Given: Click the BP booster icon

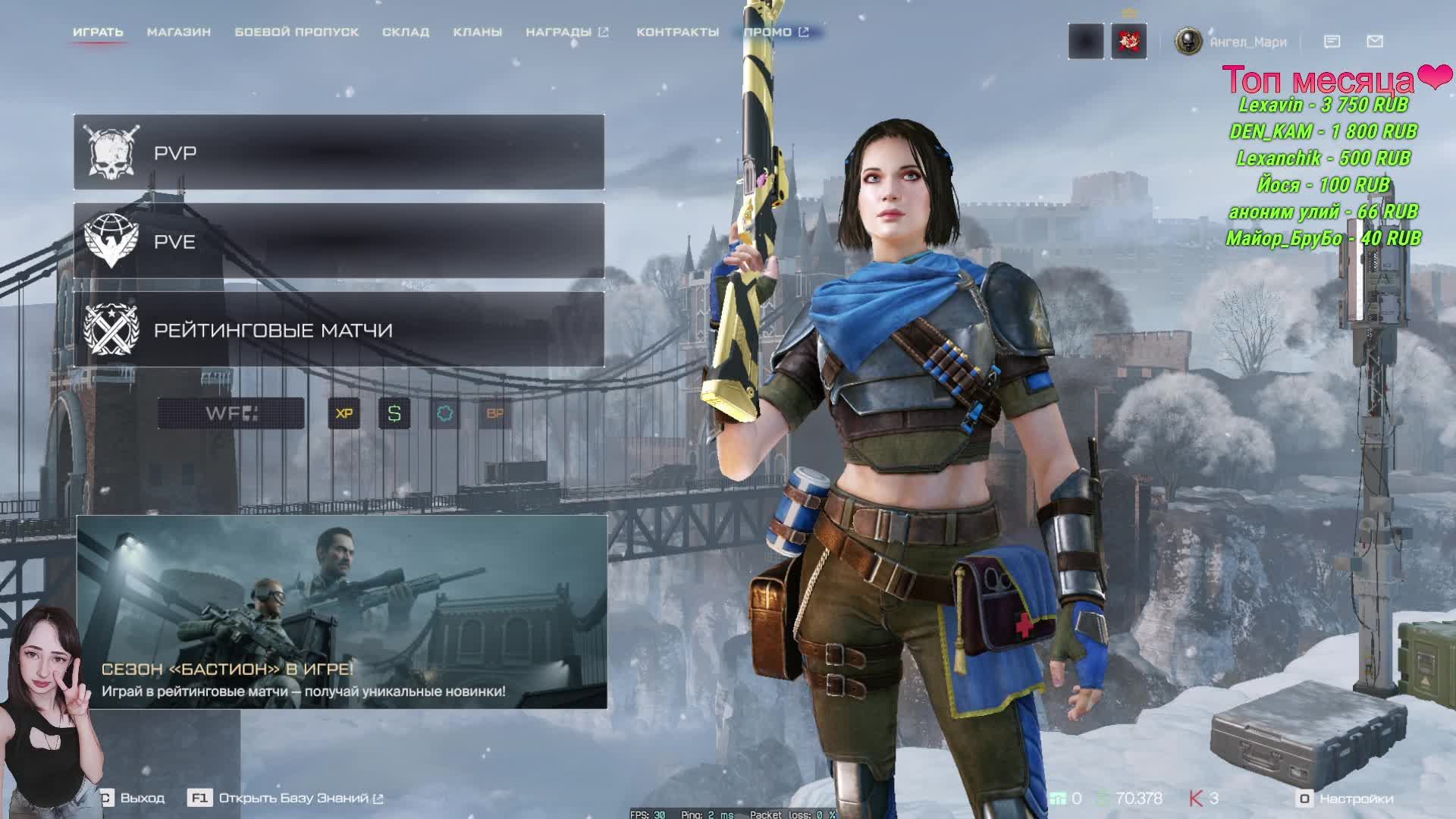Looking at the screenshot, I should tap(494, 413).
